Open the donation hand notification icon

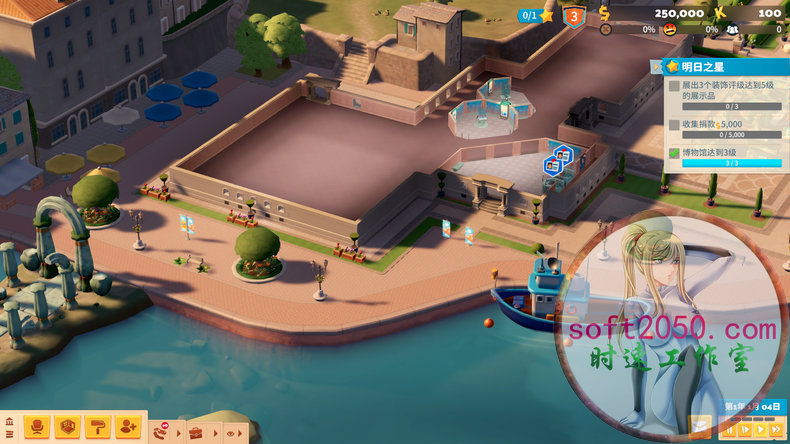click(x=161, y=432)
